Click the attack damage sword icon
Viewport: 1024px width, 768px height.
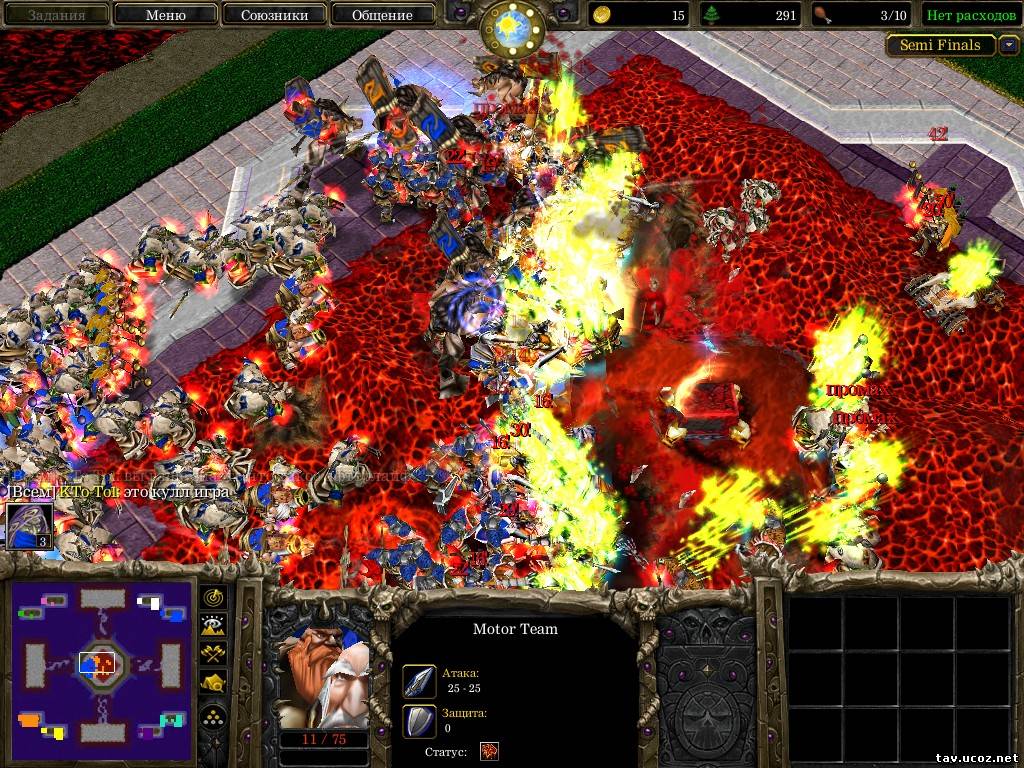point(418,681)
